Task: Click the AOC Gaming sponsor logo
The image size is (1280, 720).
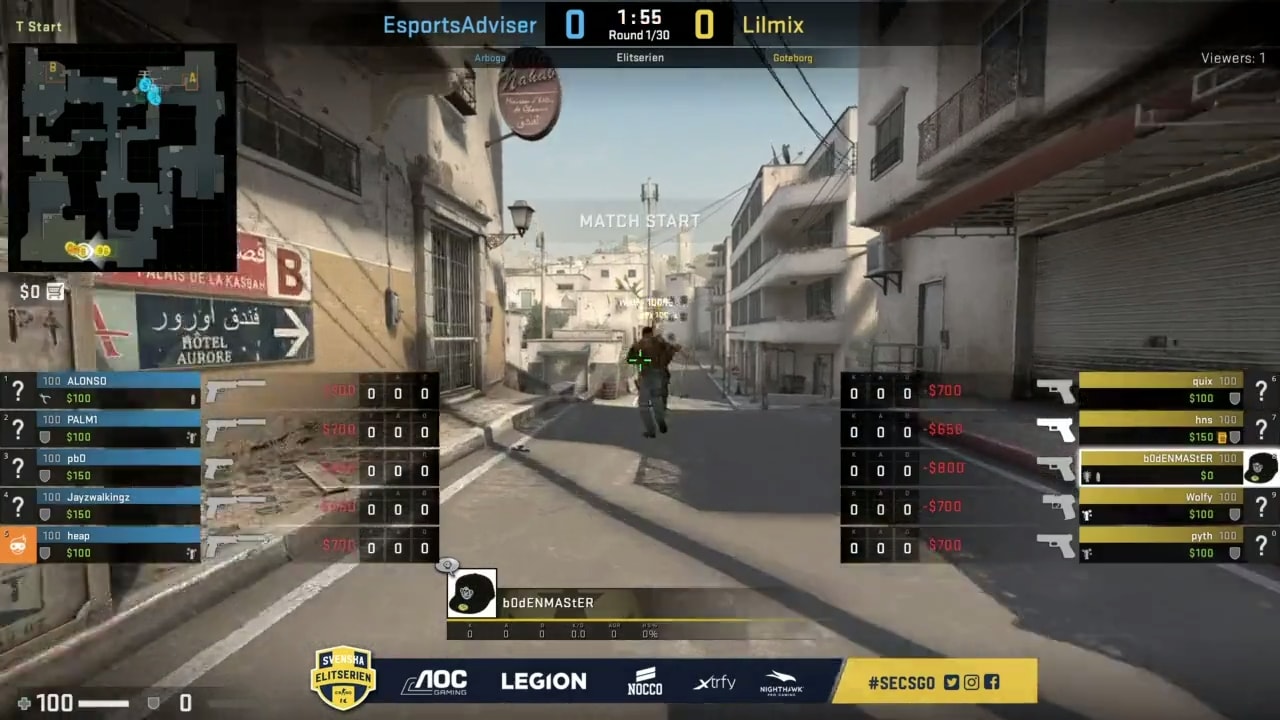Action: (x=435, y=681)
